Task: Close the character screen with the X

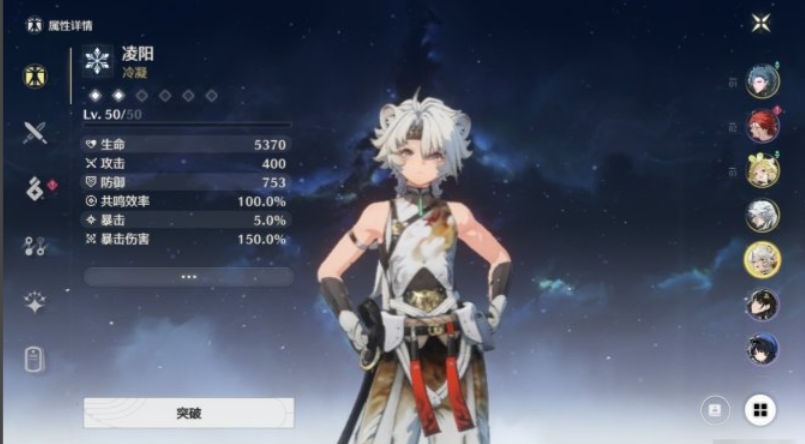Action: pos(761,22)
